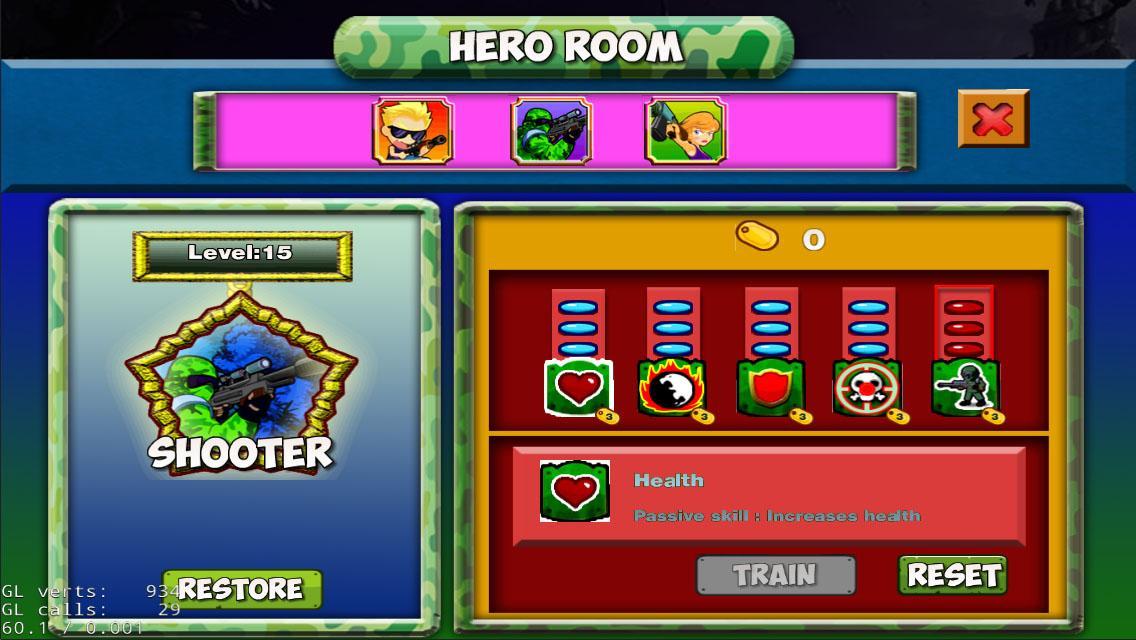Select the blond sunglasses hero portrait
The image size is (1136, 640).
click(412, 131)
